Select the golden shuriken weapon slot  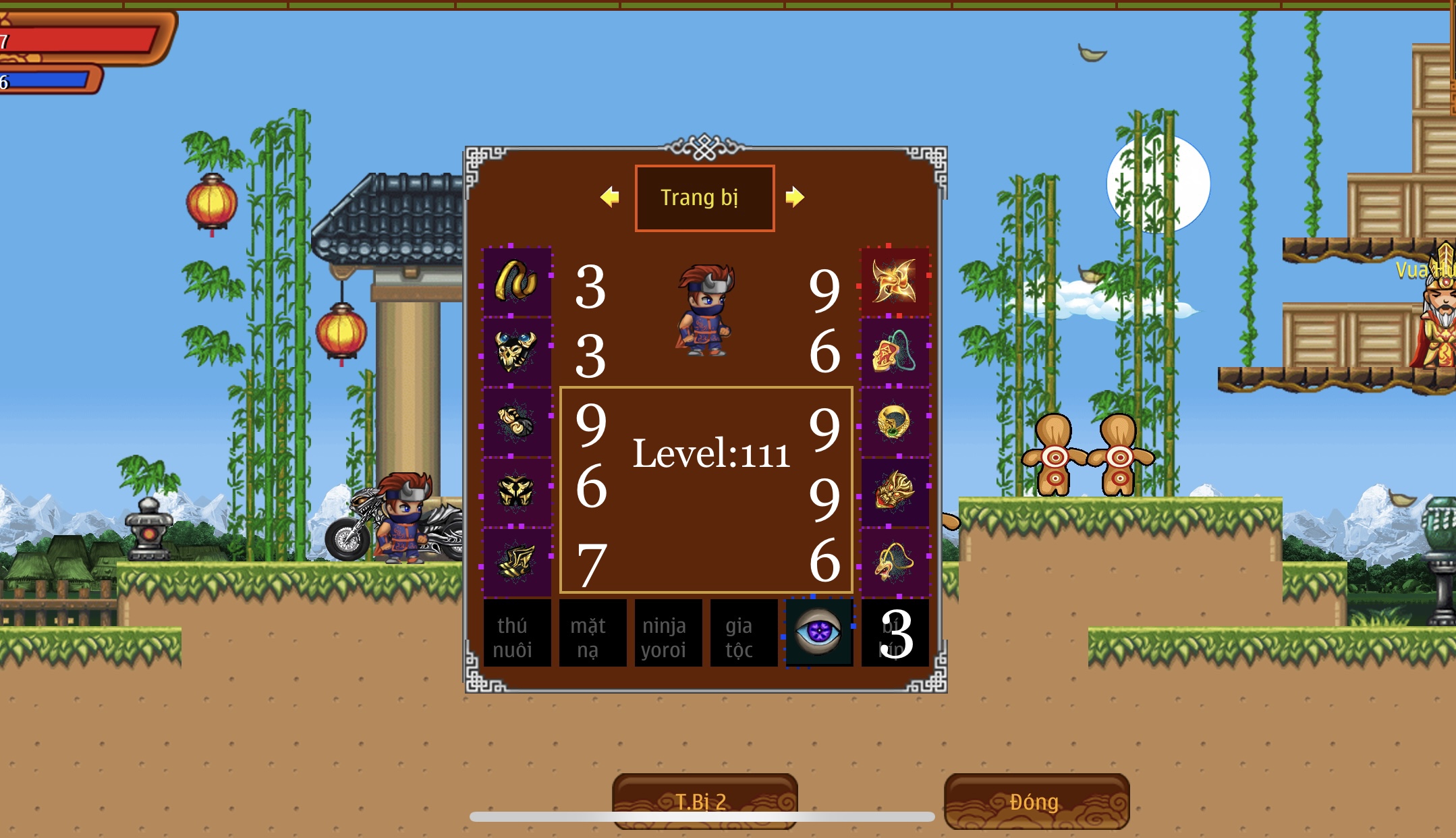click(x=895, y=281)
